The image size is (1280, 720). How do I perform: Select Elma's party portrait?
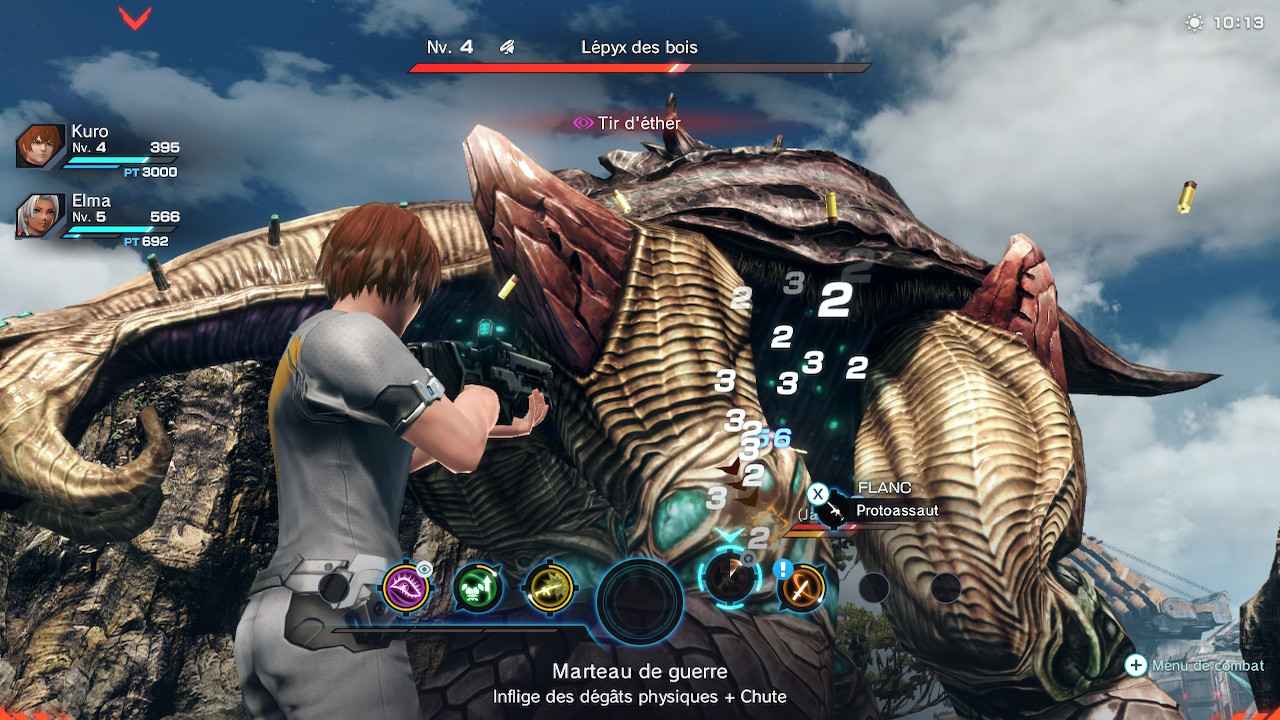tap(41, 216)
